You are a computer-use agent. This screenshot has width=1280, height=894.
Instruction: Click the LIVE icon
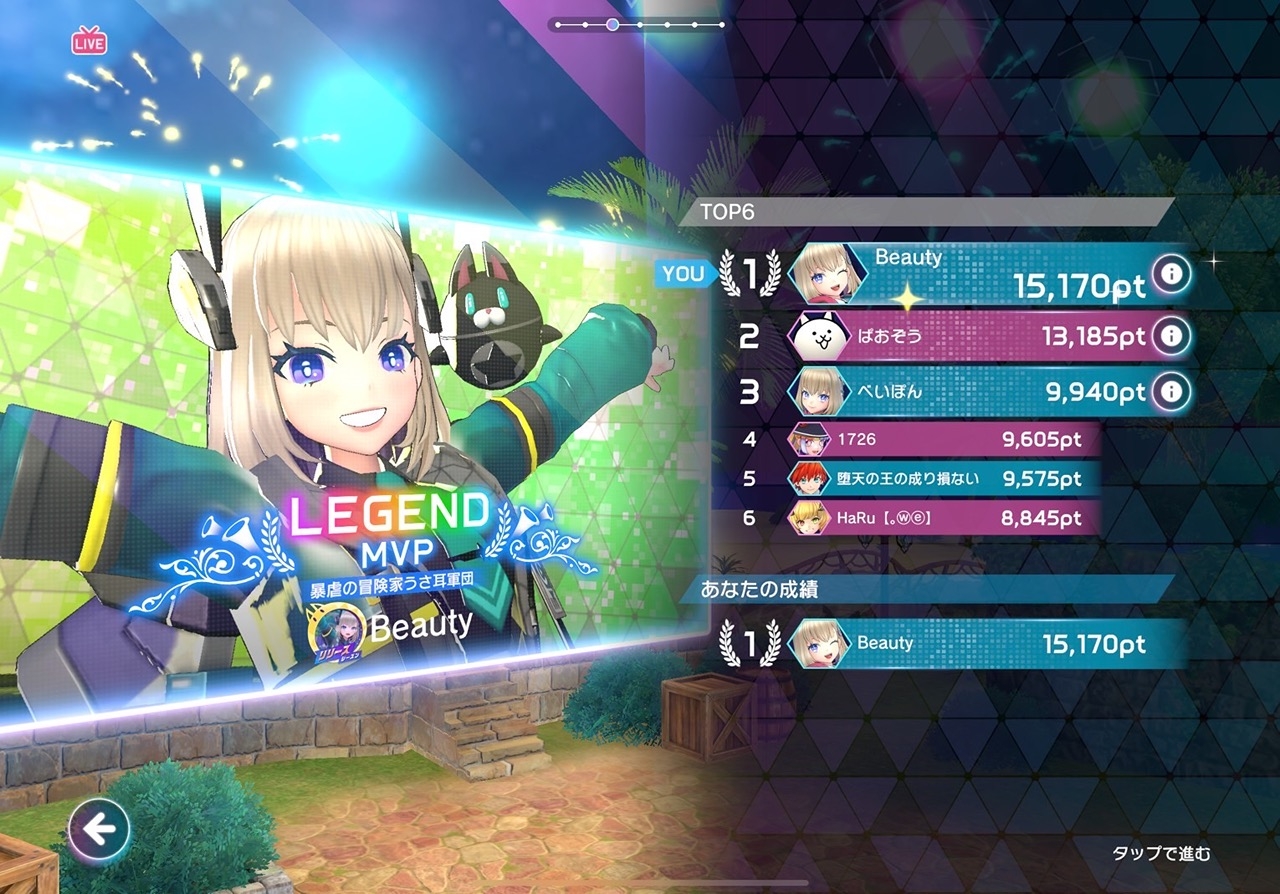tap(89, 42)
